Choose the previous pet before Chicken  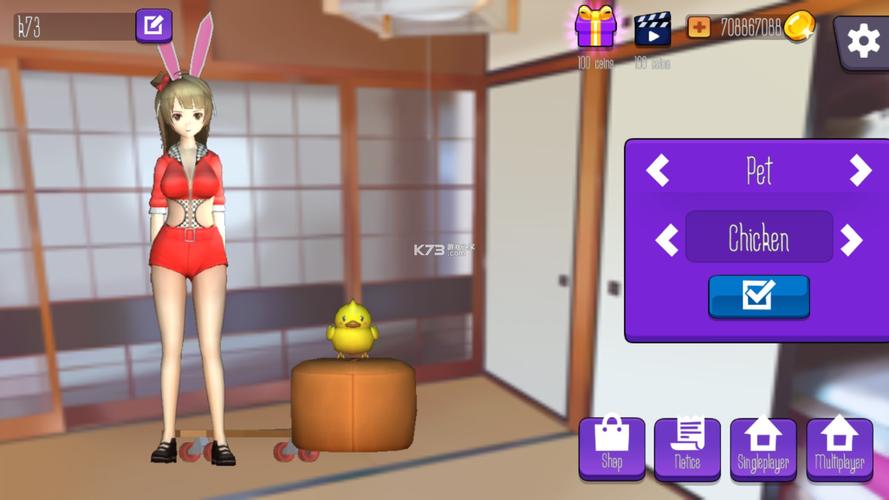666,240
